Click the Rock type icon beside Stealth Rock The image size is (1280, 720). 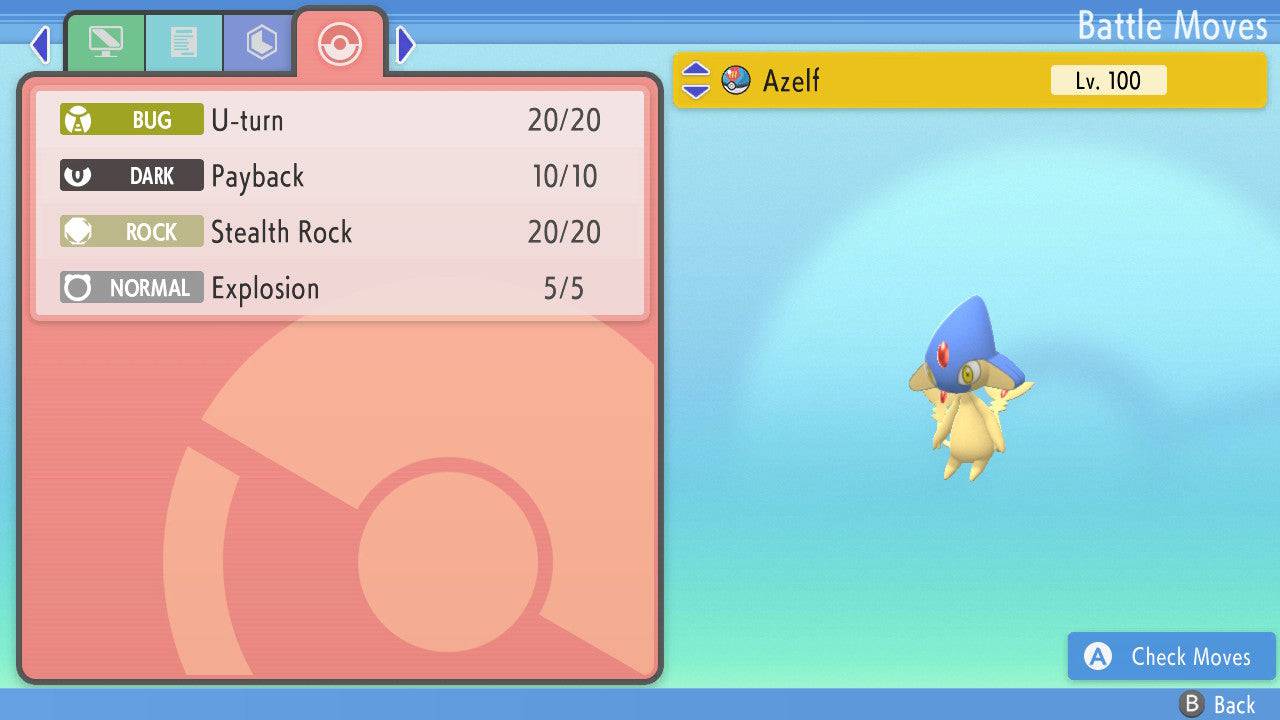(x=78, y=230)
